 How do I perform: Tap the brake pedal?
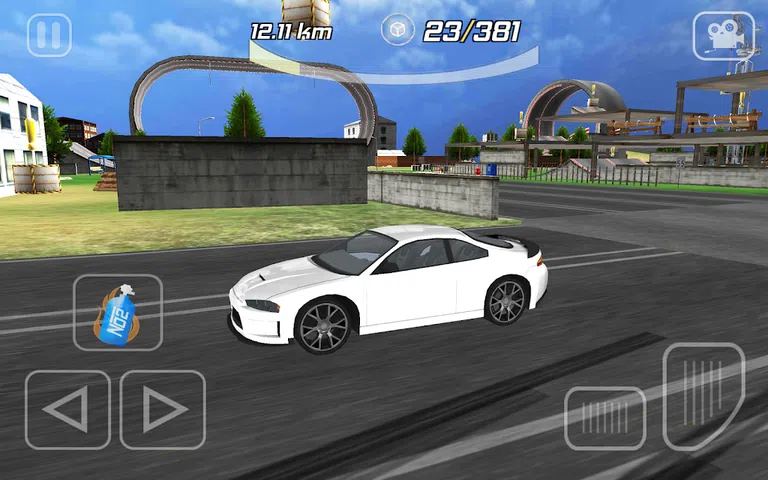604,418
